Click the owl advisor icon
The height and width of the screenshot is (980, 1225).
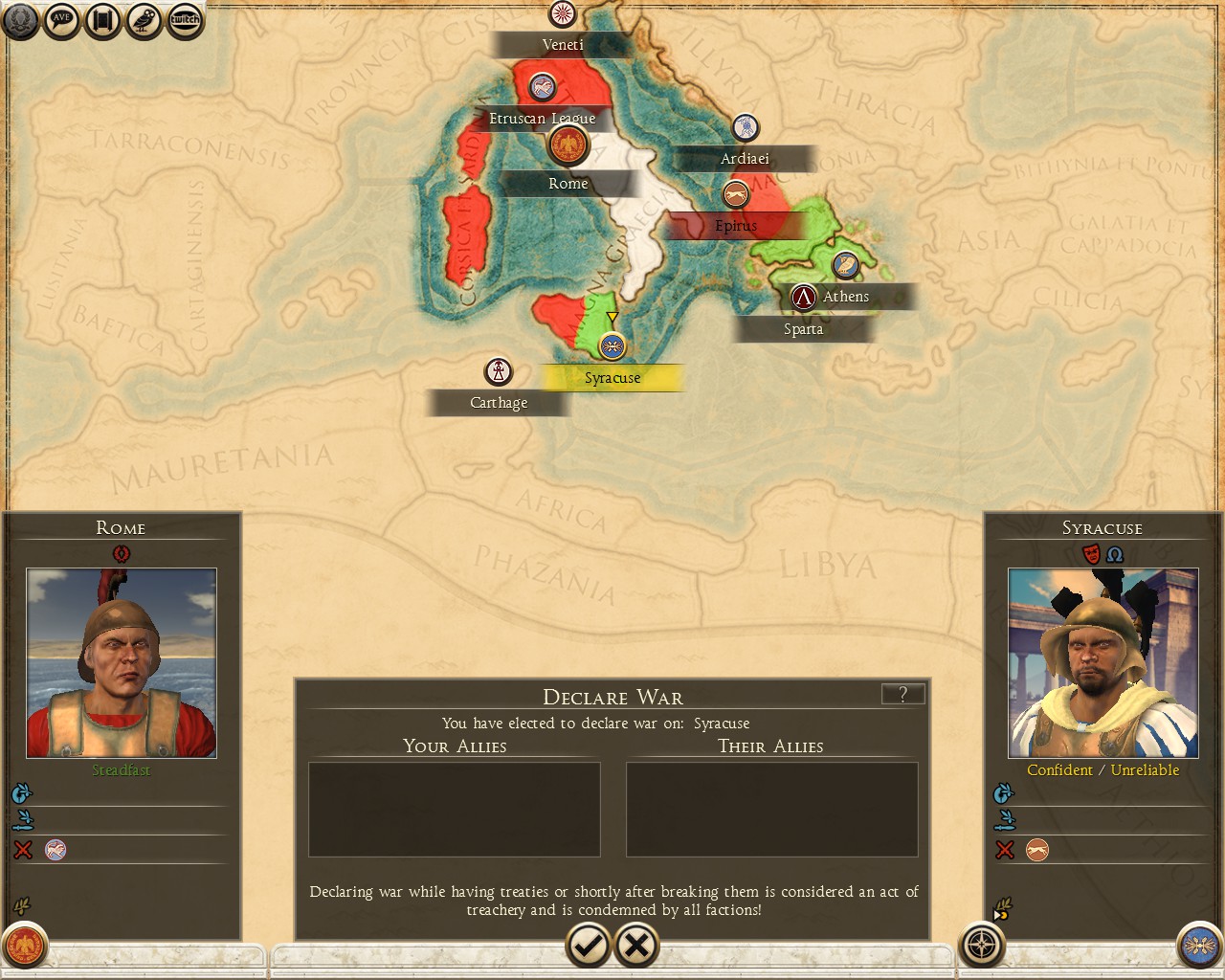click(144, 20)
